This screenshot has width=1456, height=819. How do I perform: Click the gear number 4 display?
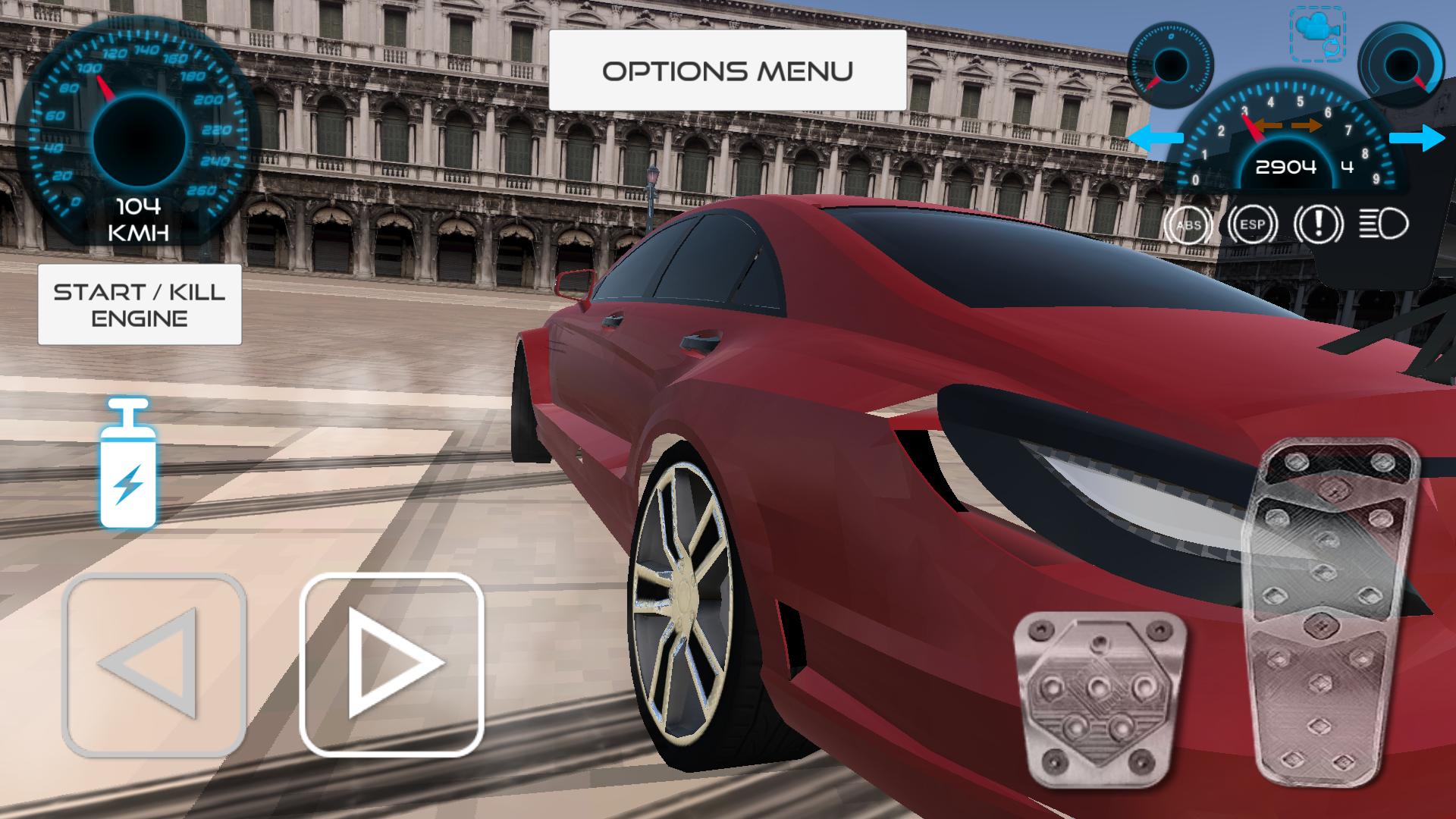[1348, 168]
